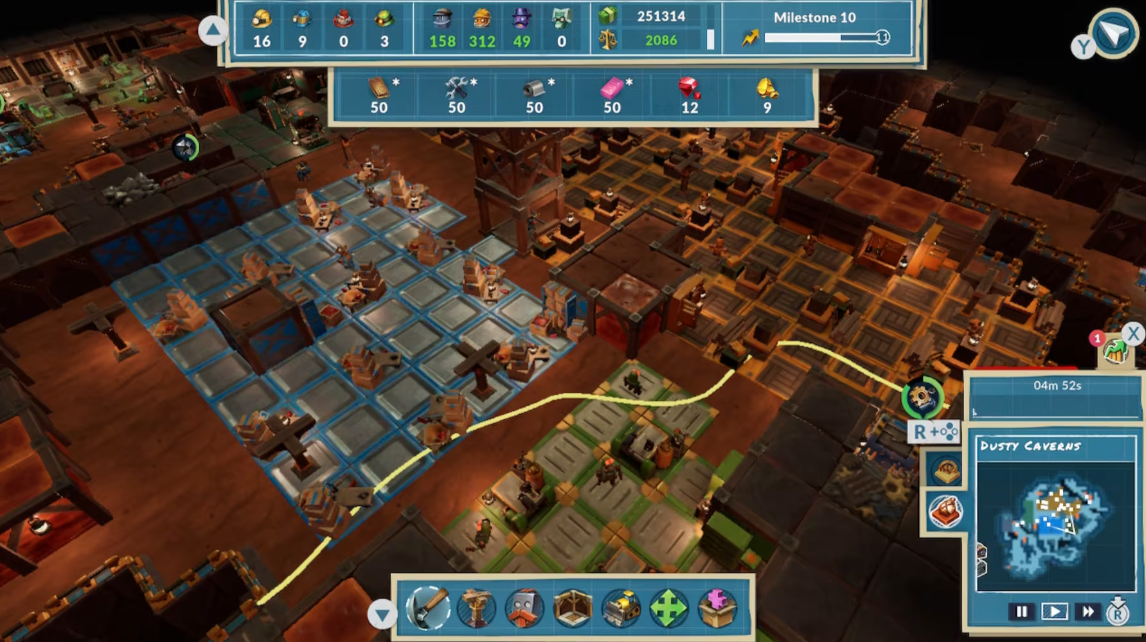Choose the robot with mustache icon

point(524,608)
